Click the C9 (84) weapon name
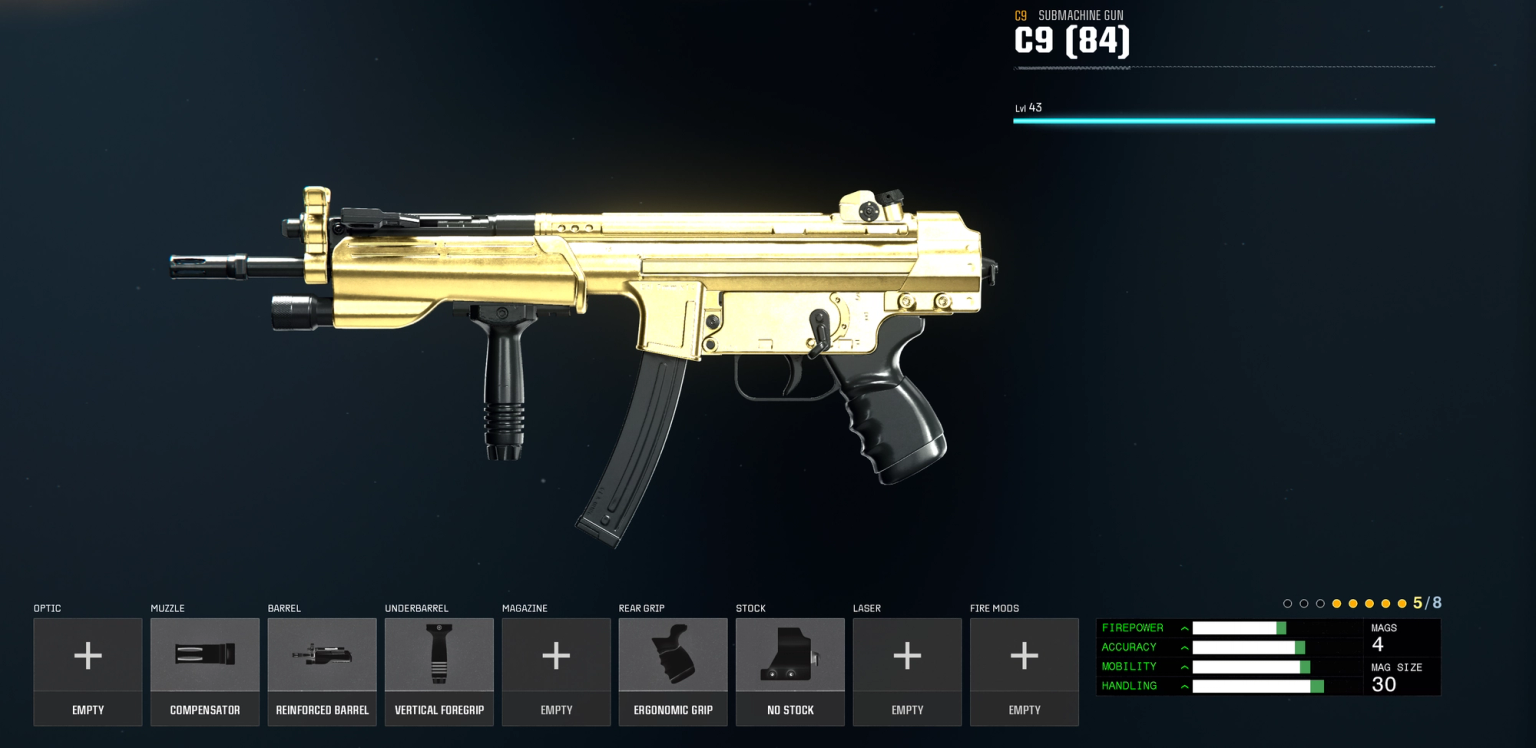Viewport: 1536px width, 748px height. (x=1072, y=42)
